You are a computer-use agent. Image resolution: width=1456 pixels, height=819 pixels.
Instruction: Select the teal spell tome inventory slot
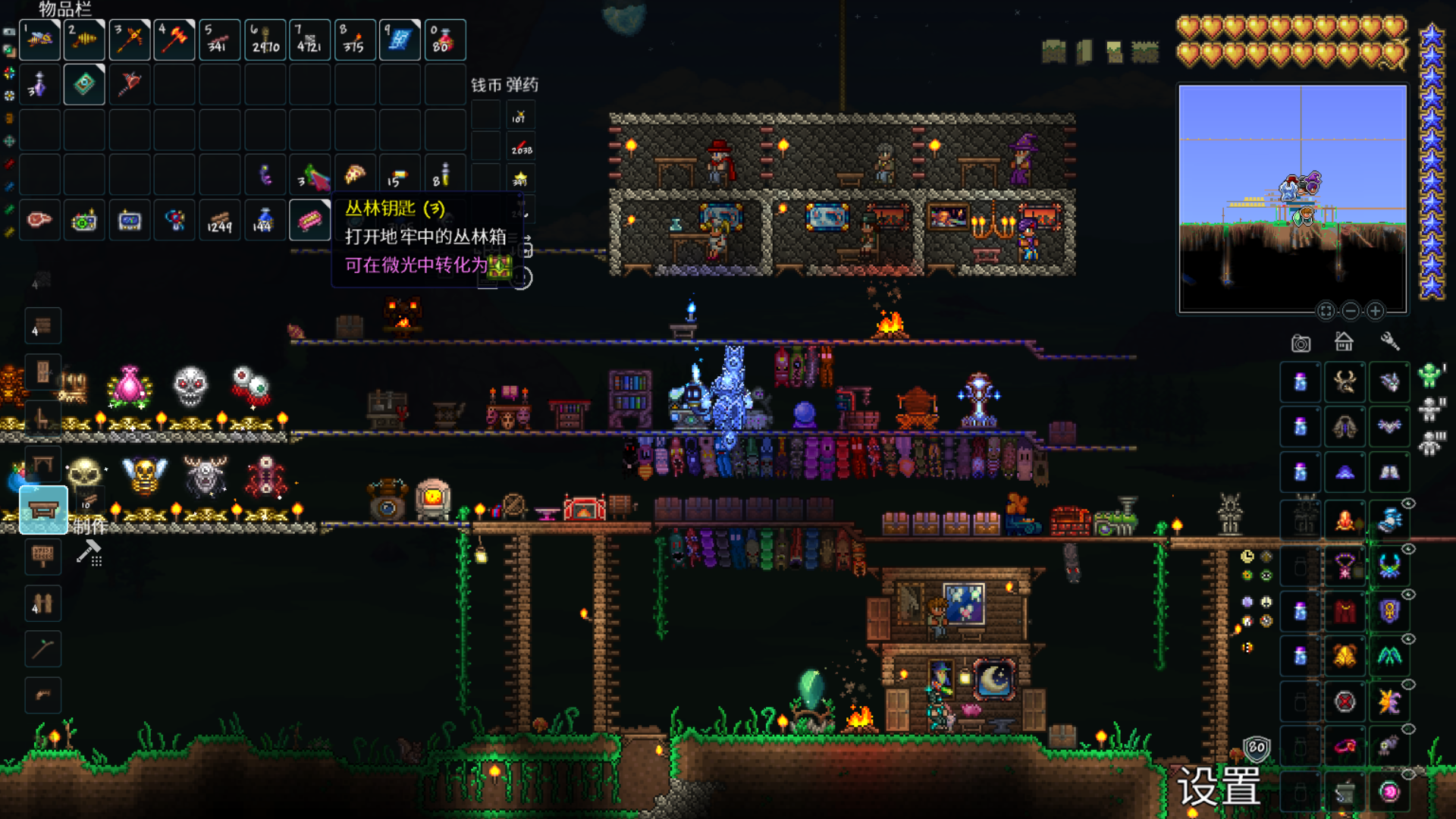[x=84, y=84]
